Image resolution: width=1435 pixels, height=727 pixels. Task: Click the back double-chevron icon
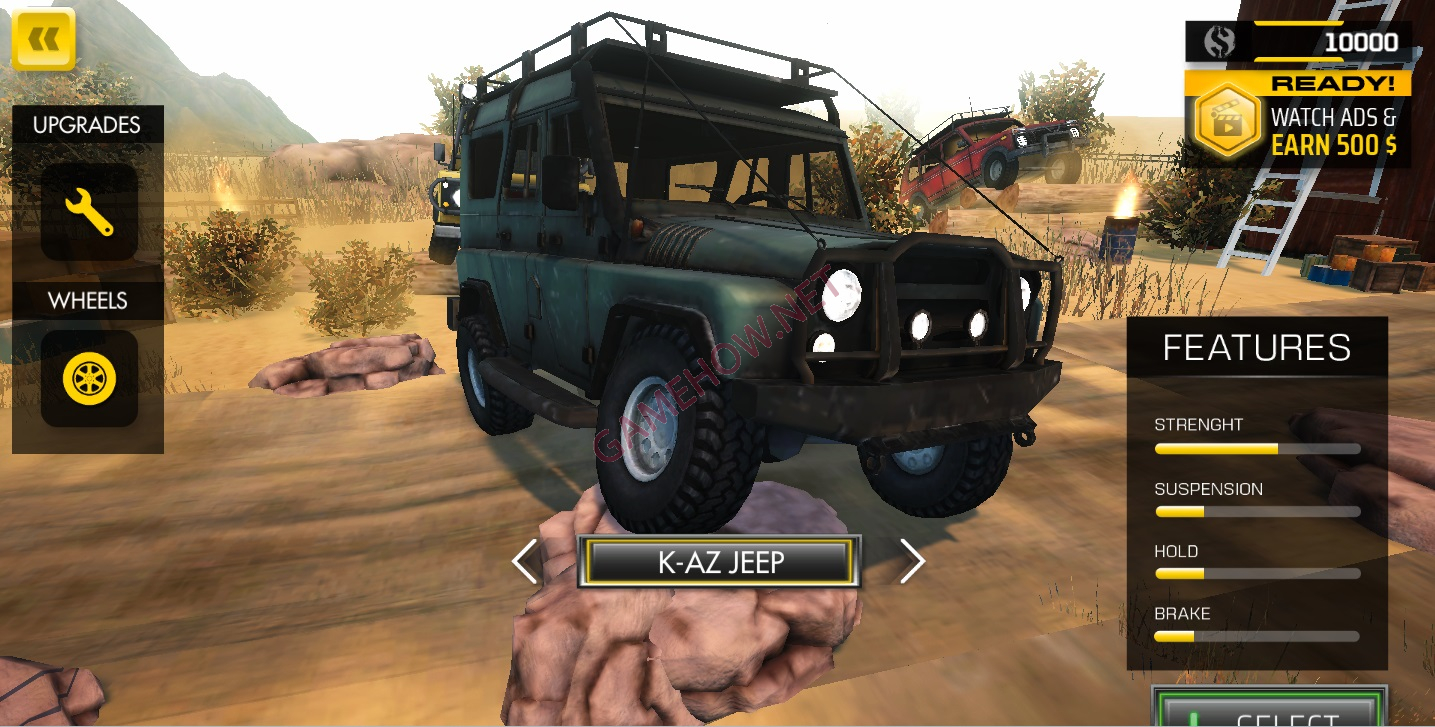tap(44, 40)
